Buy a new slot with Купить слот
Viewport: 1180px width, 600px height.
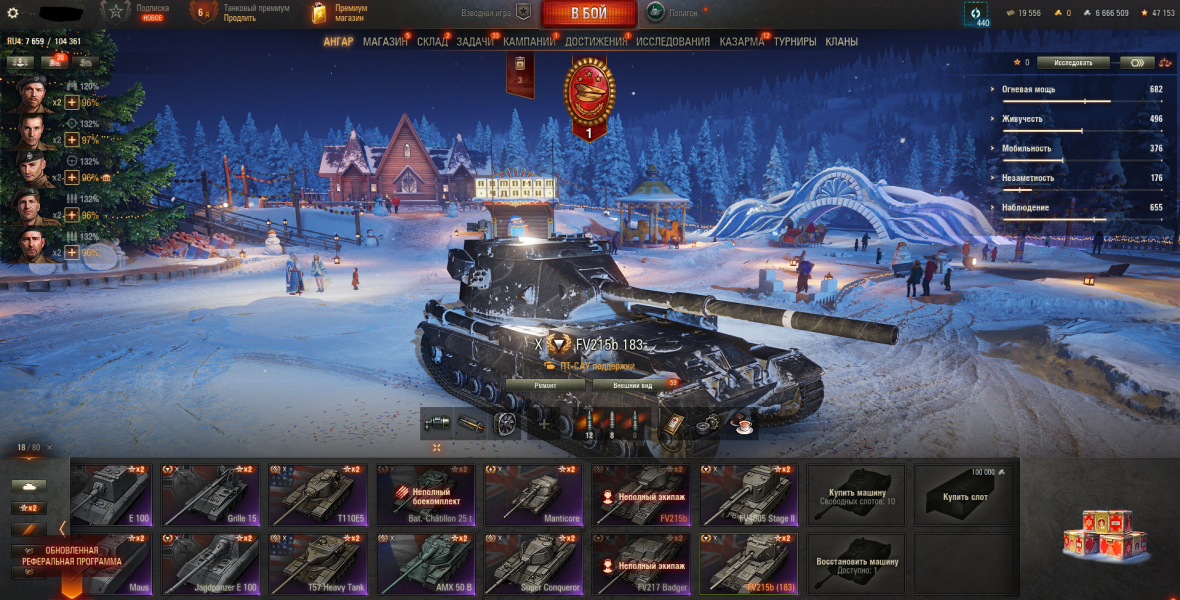[962, 494]
